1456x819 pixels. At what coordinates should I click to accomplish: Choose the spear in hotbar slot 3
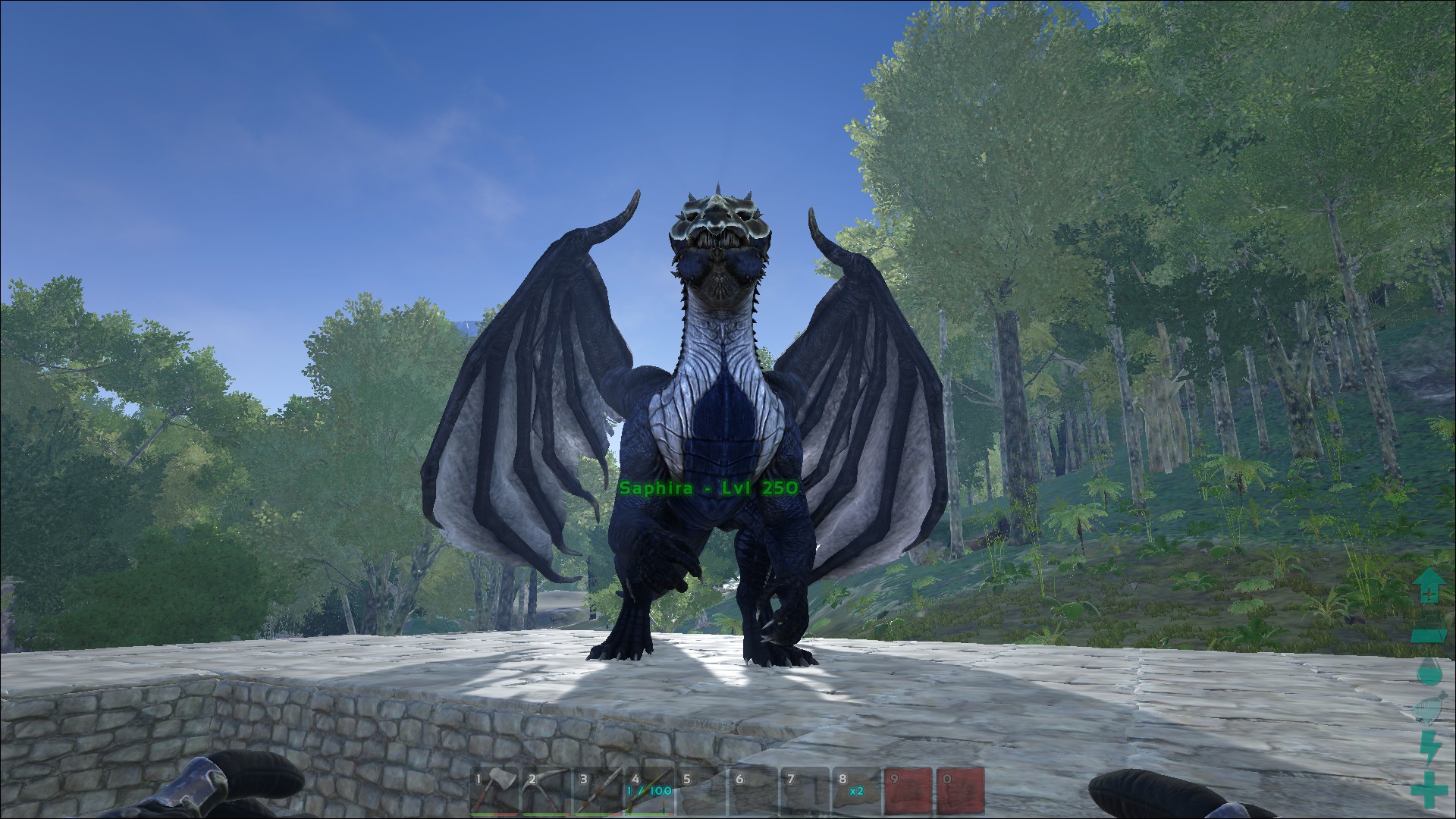click(x=599, y=790)
